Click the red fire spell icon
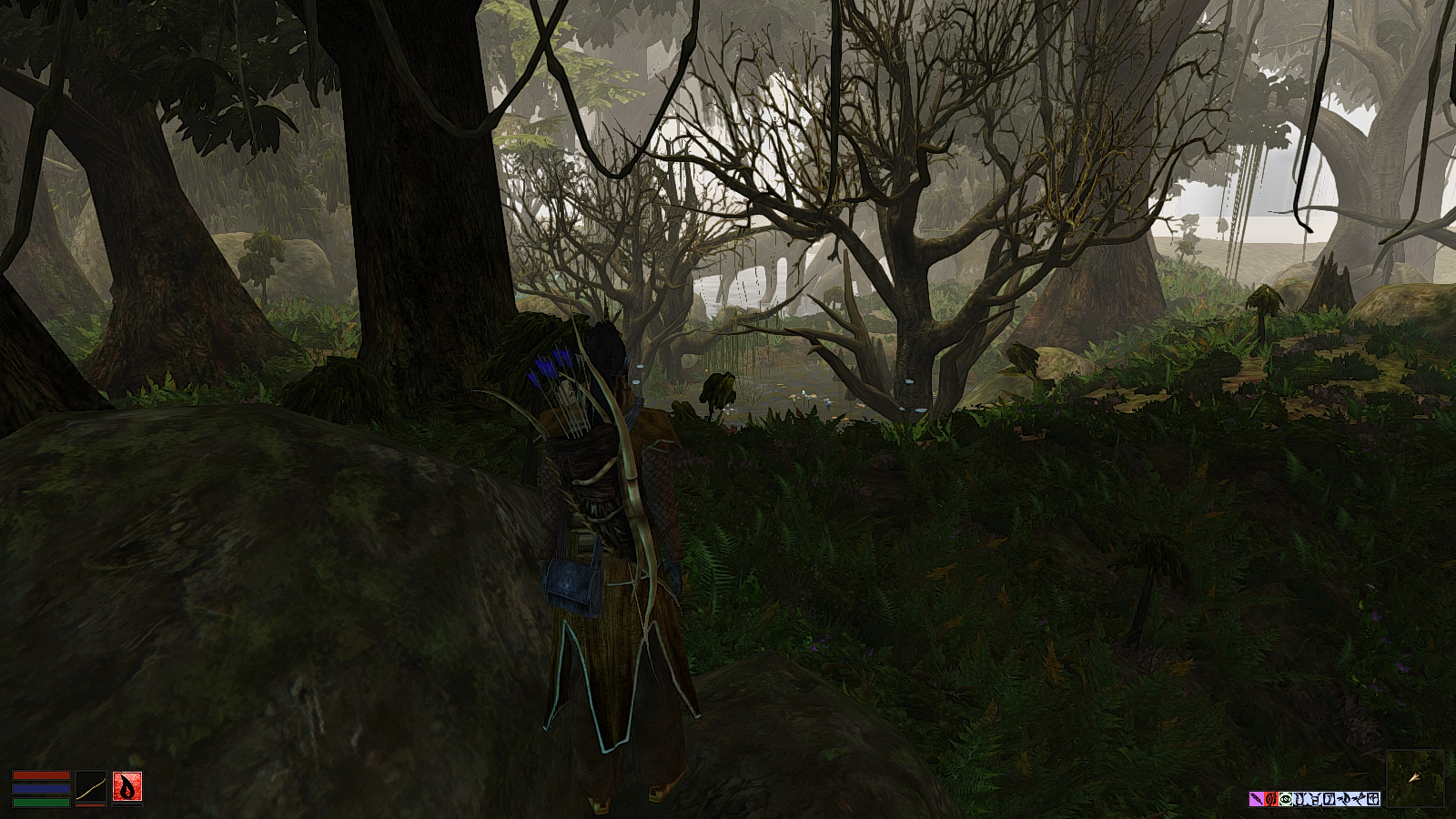 [x=127, y=786]
